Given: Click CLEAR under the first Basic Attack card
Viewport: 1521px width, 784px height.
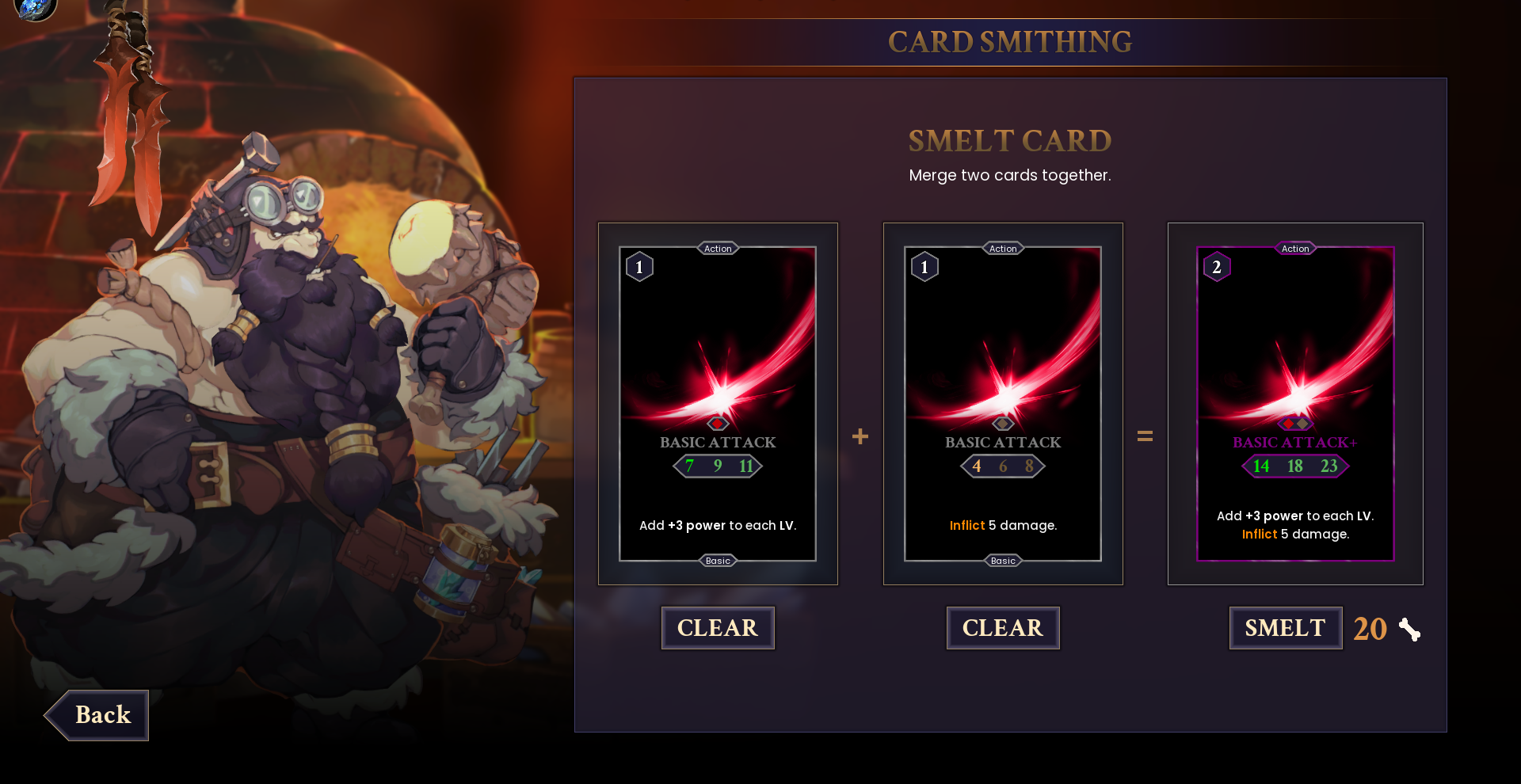Looking at the screenshot, I should click(x=718, y=627).
